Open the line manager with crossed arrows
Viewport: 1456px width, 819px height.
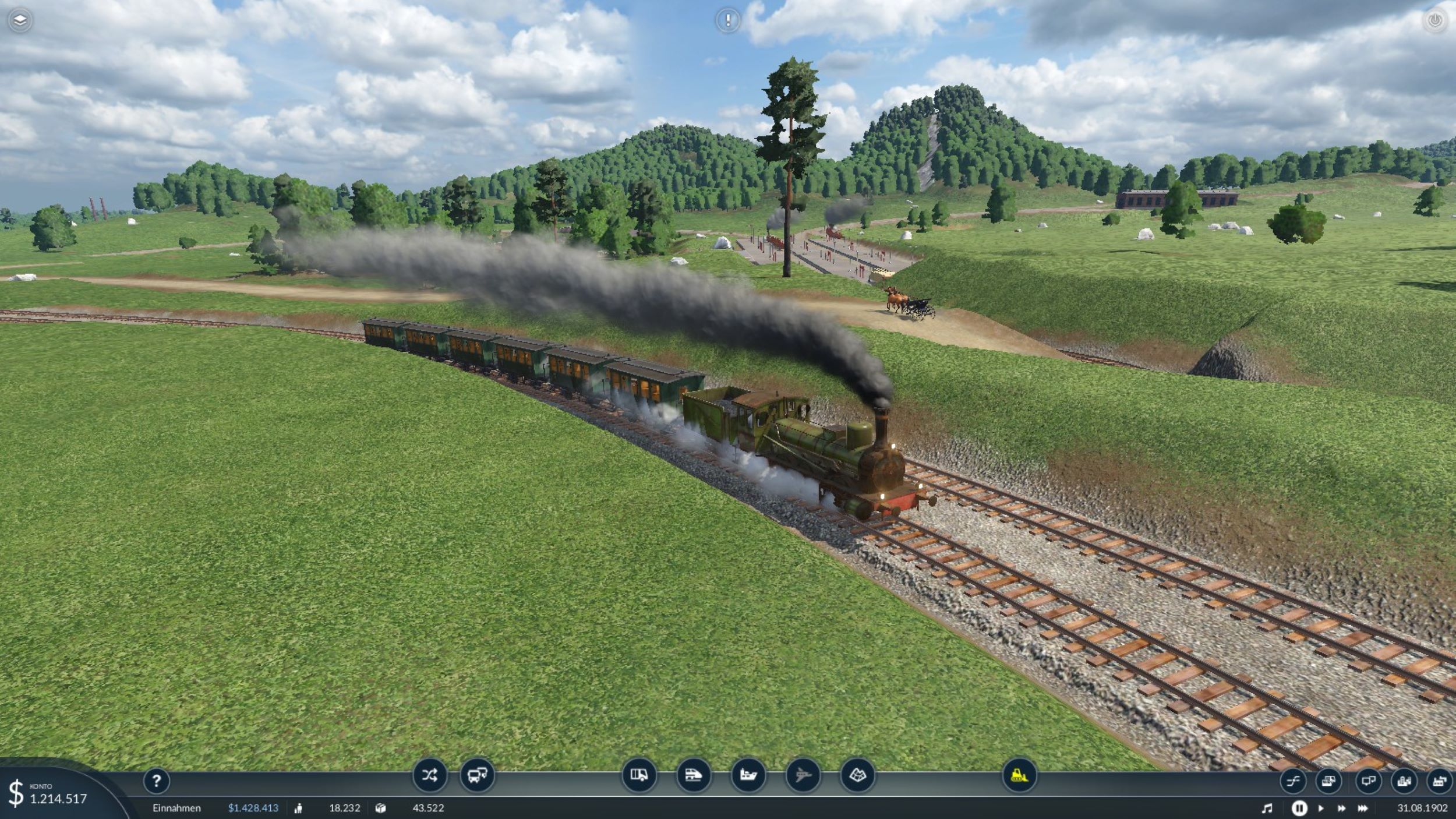[x=430, y=775]
